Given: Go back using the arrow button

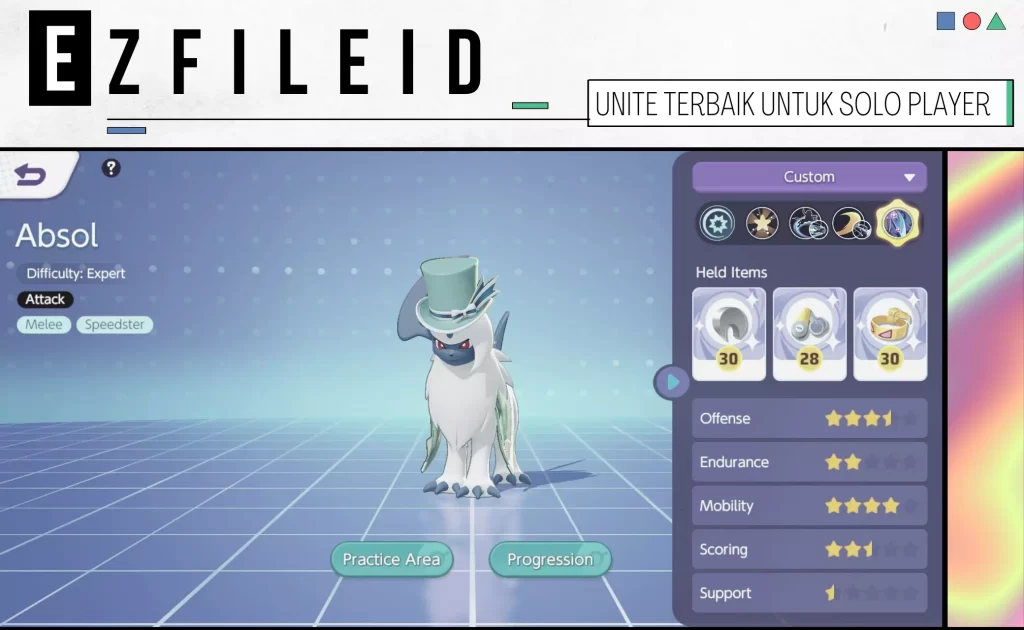Looking at the screenshot, I should pyautogui.click(x=30, y=176).
